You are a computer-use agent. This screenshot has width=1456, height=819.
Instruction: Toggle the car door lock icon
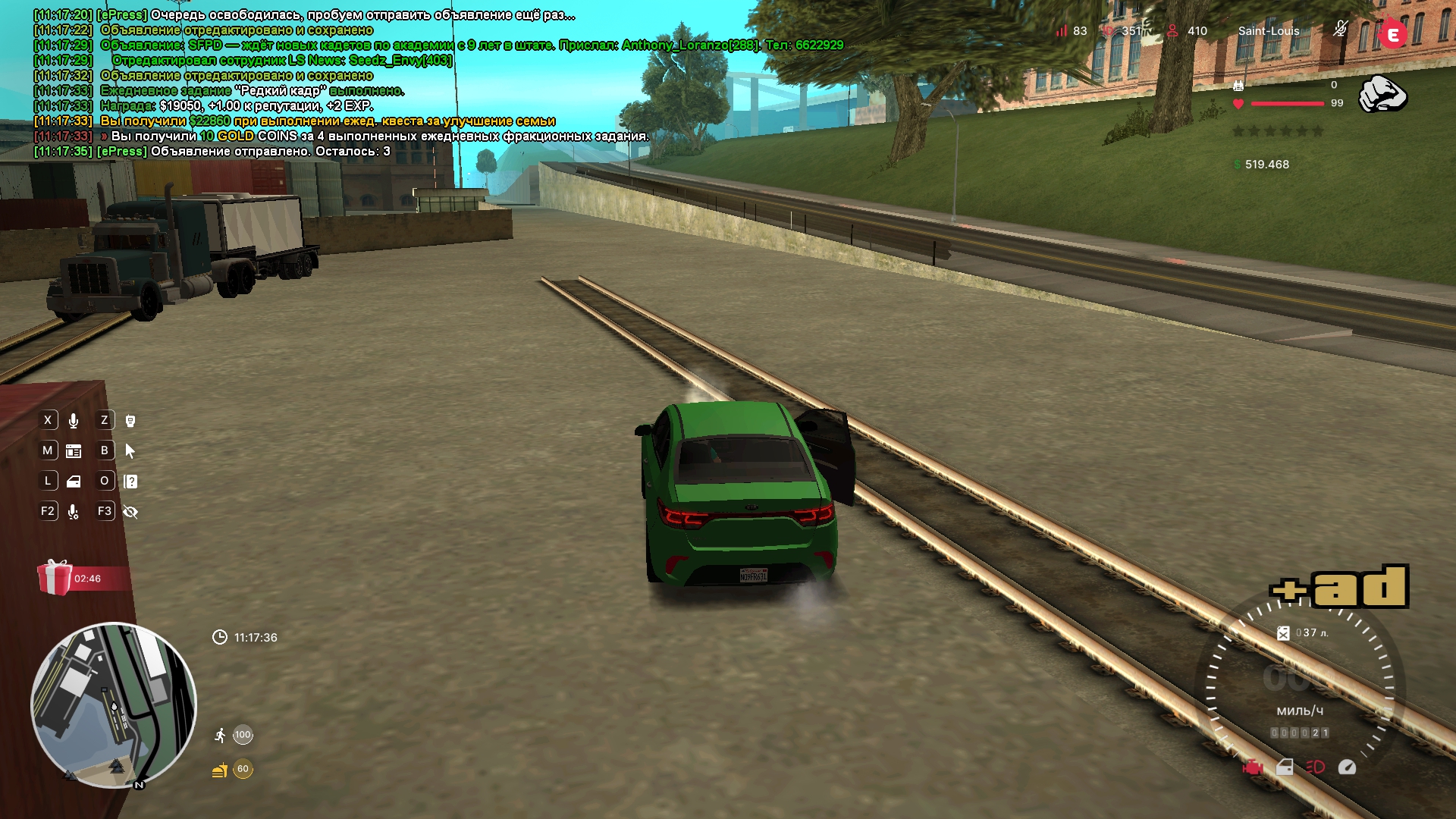click(74, 482)
